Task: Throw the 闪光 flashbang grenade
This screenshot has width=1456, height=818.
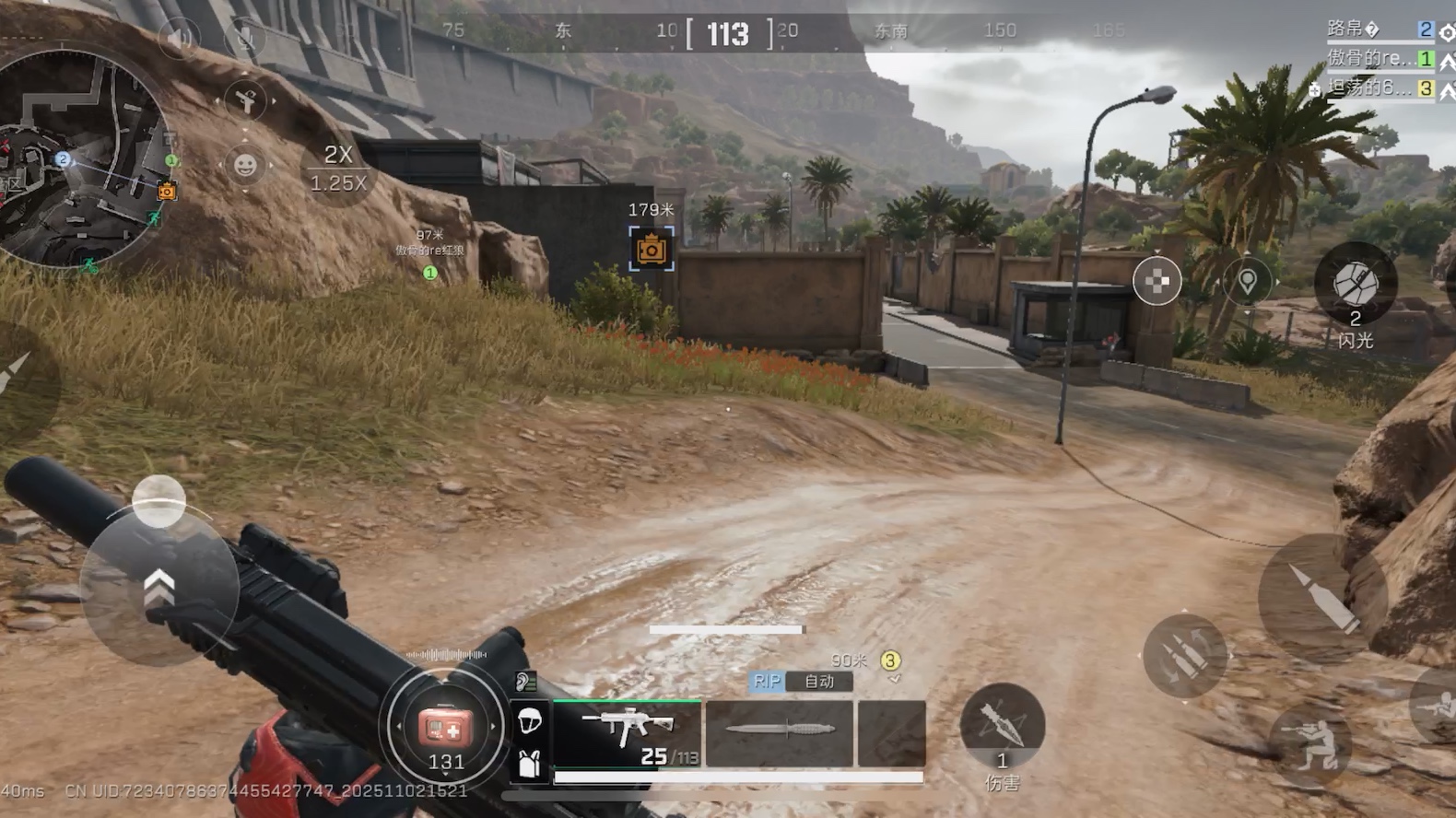Action: click(x=1355, y=286)
